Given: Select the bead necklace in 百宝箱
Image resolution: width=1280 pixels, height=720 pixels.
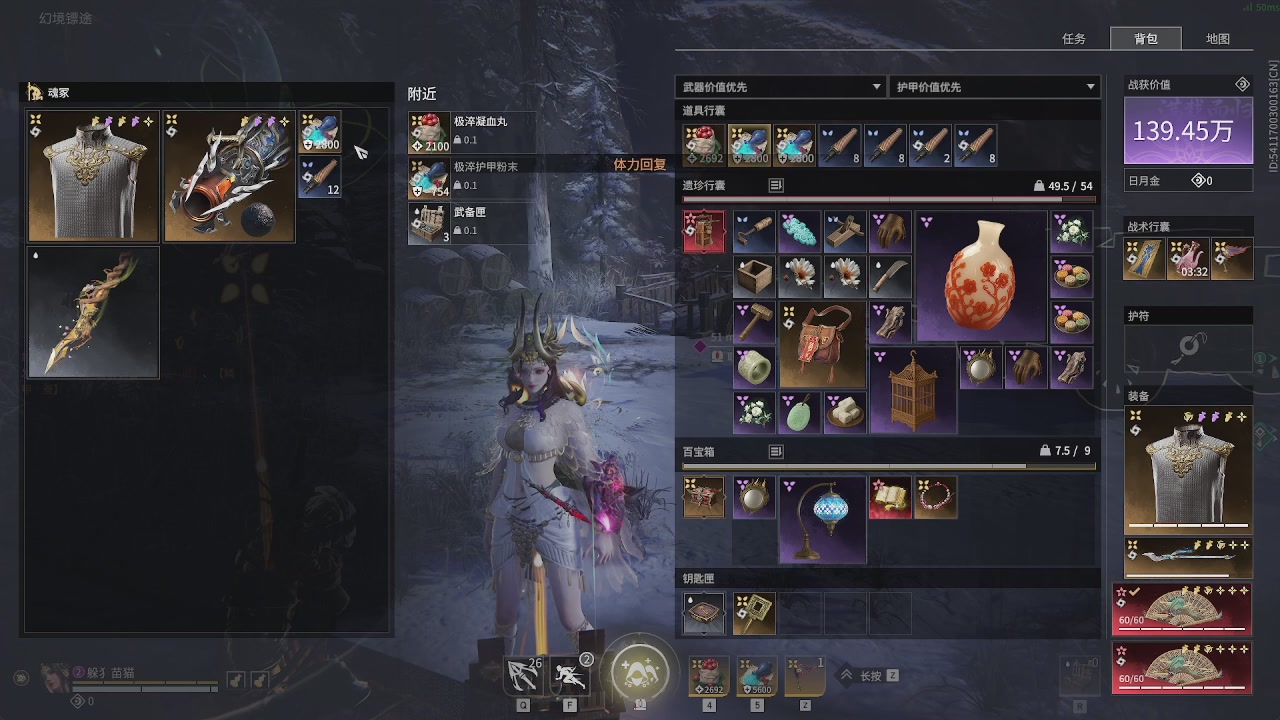Looking at the screenshot, I should click(936, 498).
